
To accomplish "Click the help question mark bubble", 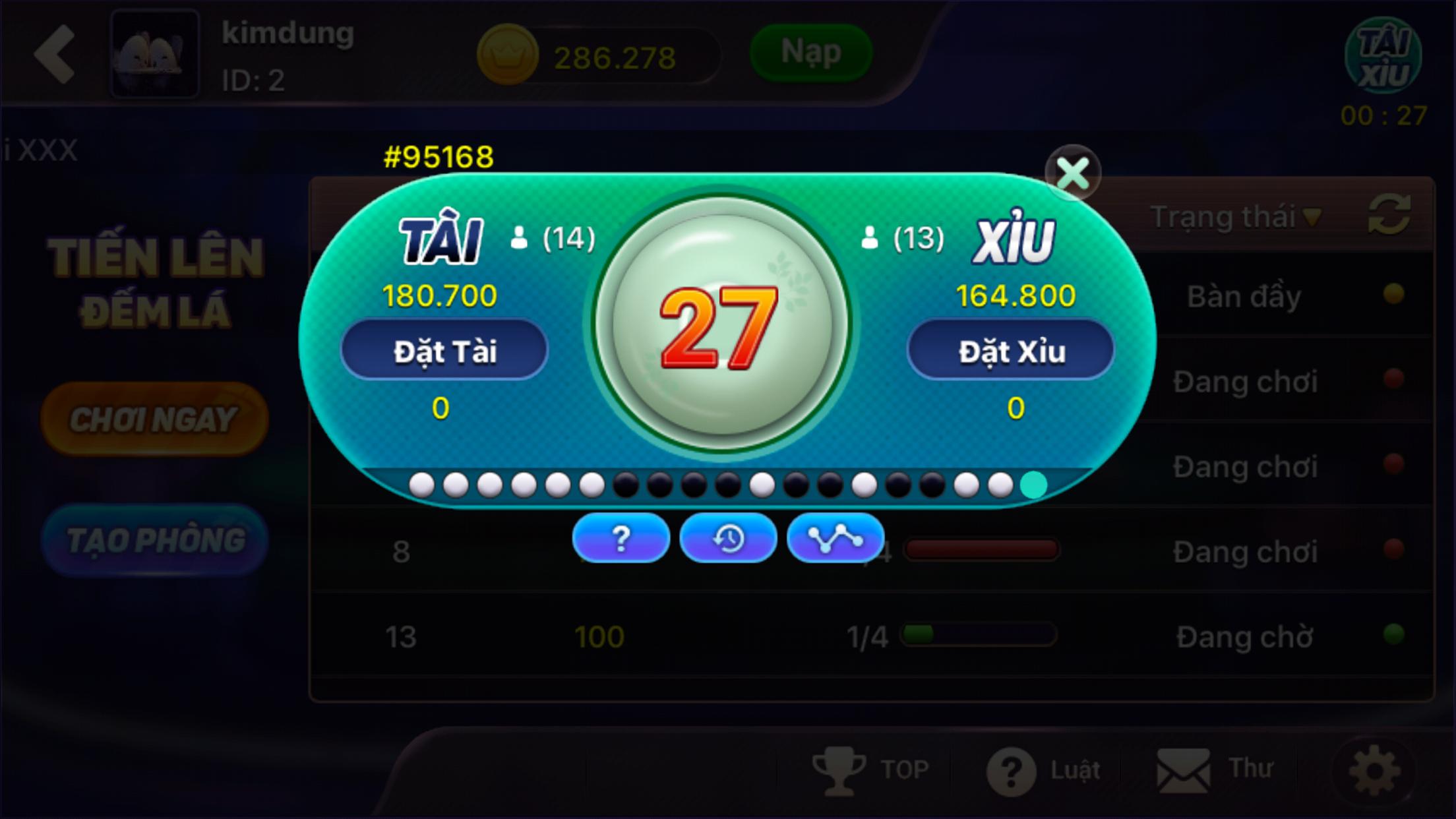I will [620, 538].
